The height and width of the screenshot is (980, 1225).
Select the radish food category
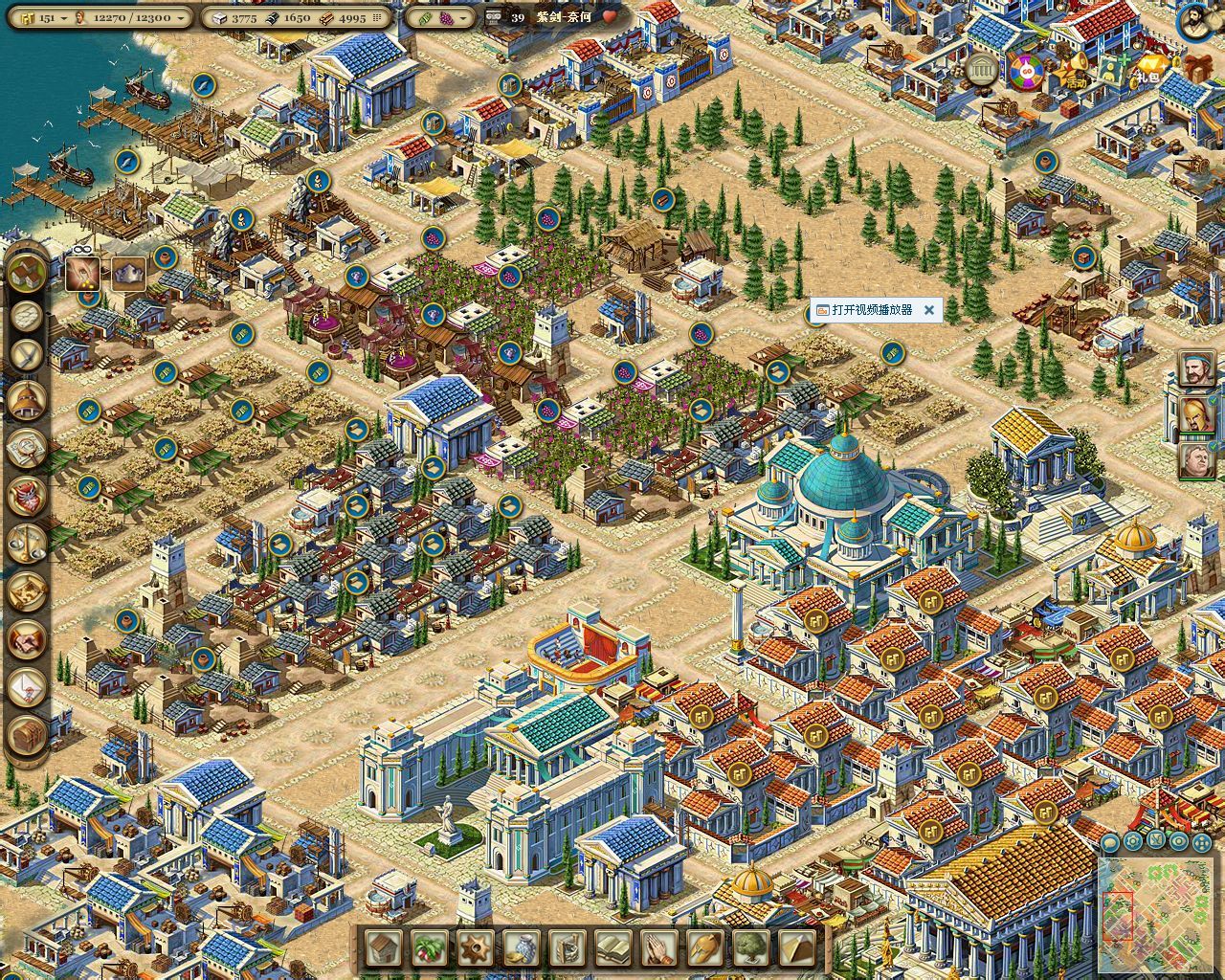pyautogui.click(x=430, y=947)
